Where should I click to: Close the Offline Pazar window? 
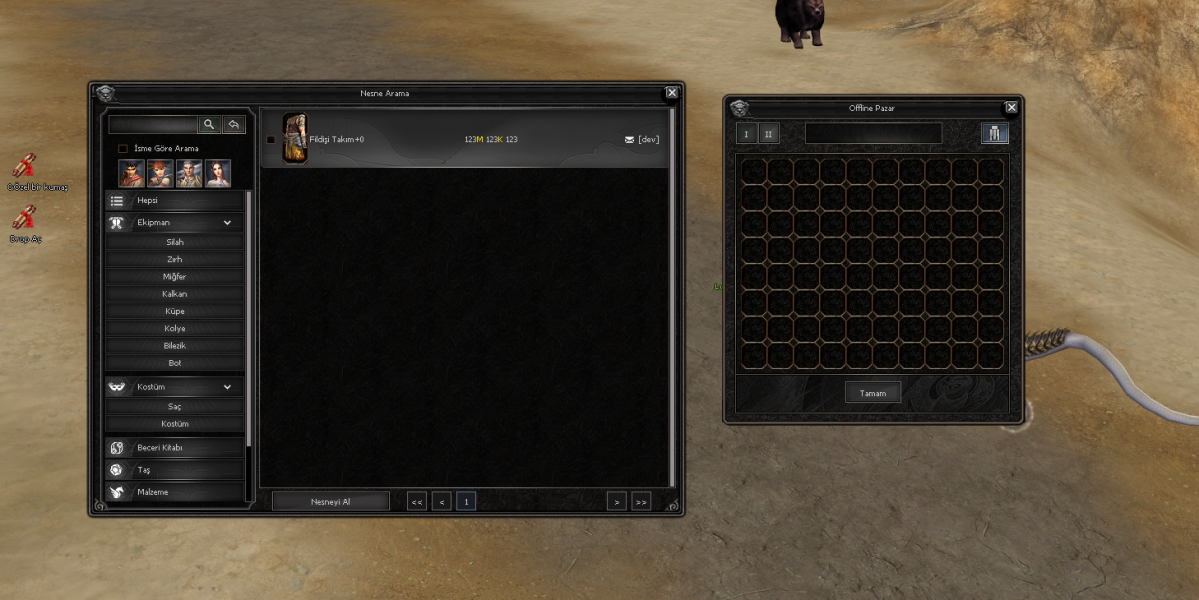(x=1011, y=108)
